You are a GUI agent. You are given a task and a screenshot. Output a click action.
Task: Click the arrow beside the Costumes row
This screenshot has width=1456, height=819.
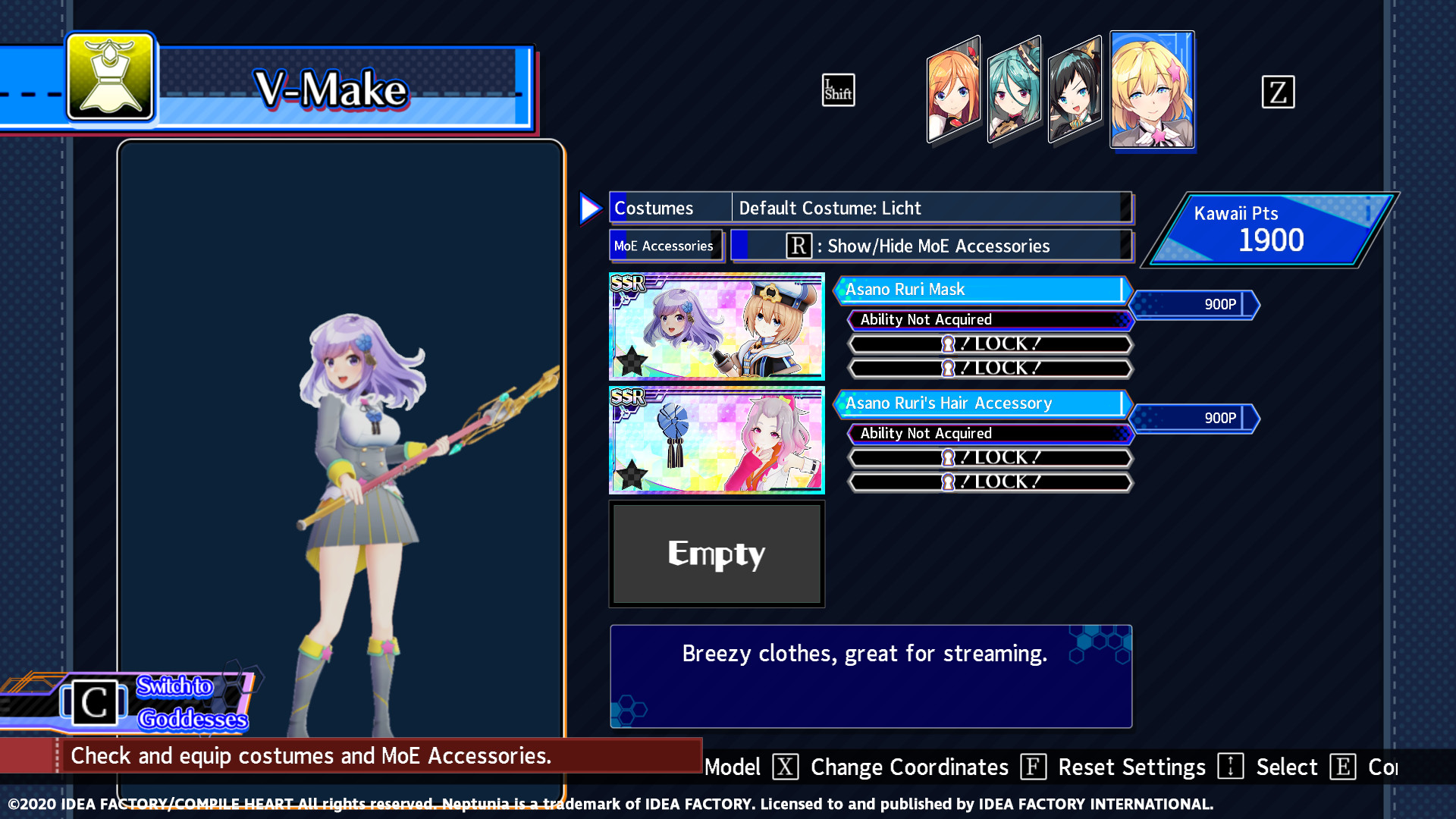click(591, 207)
